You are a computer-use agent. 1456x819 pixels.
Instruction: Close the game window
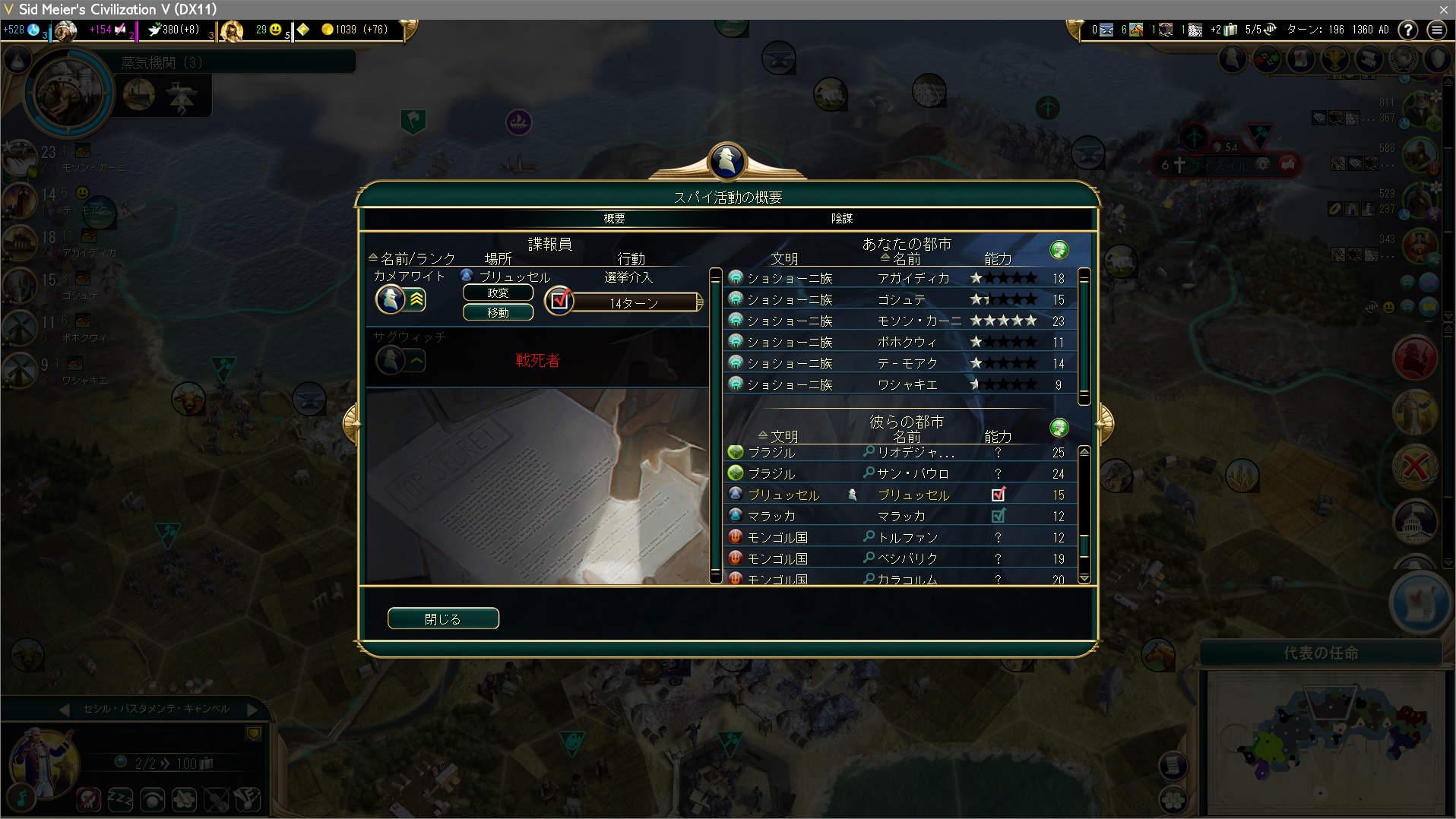pyautogui.click(x=1443, y=9)
